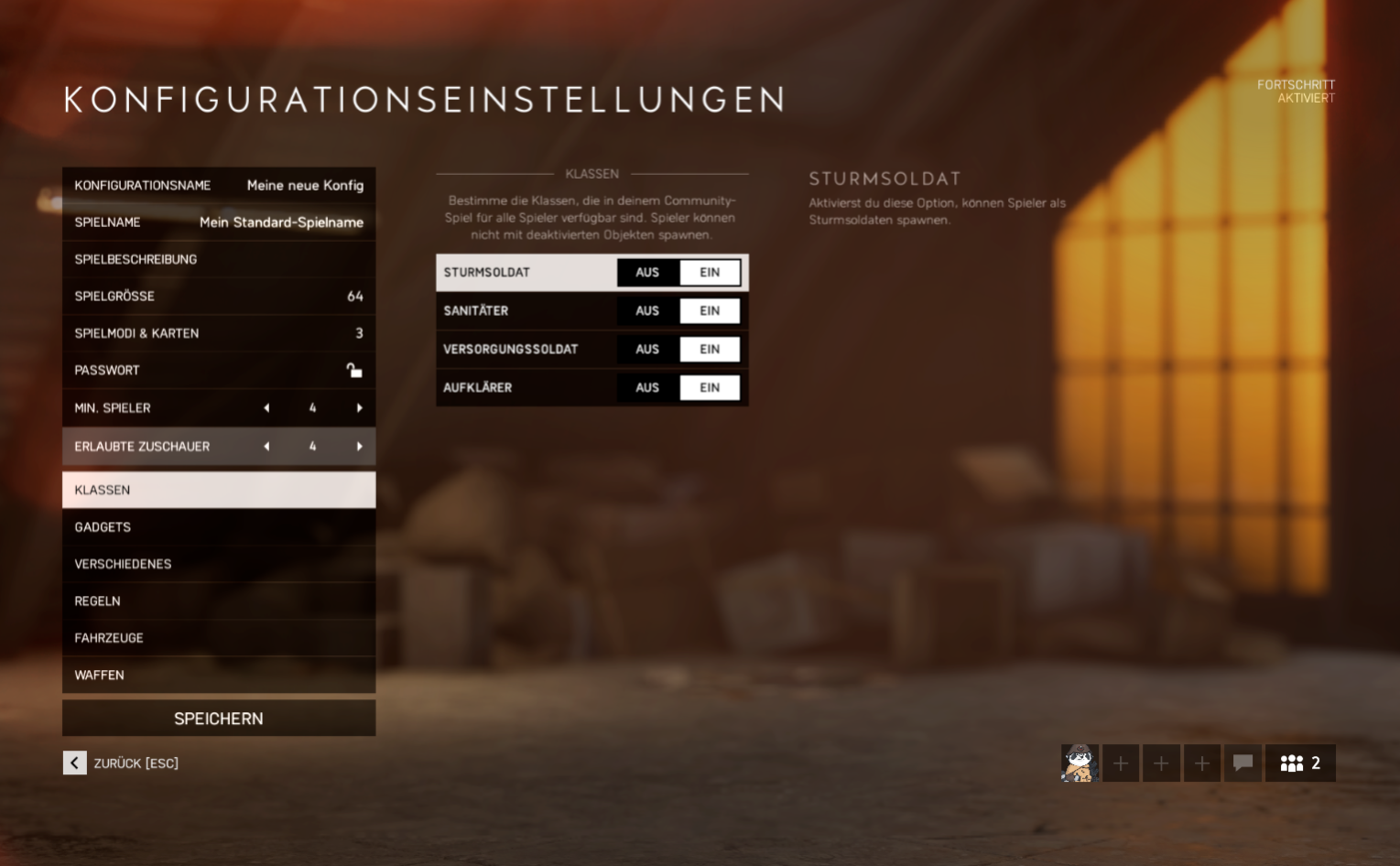This screenshot has width=1400, height=866.
Task: Decrease Erlaubte Zuschauer with left arrow
Action: pos(266,447)
